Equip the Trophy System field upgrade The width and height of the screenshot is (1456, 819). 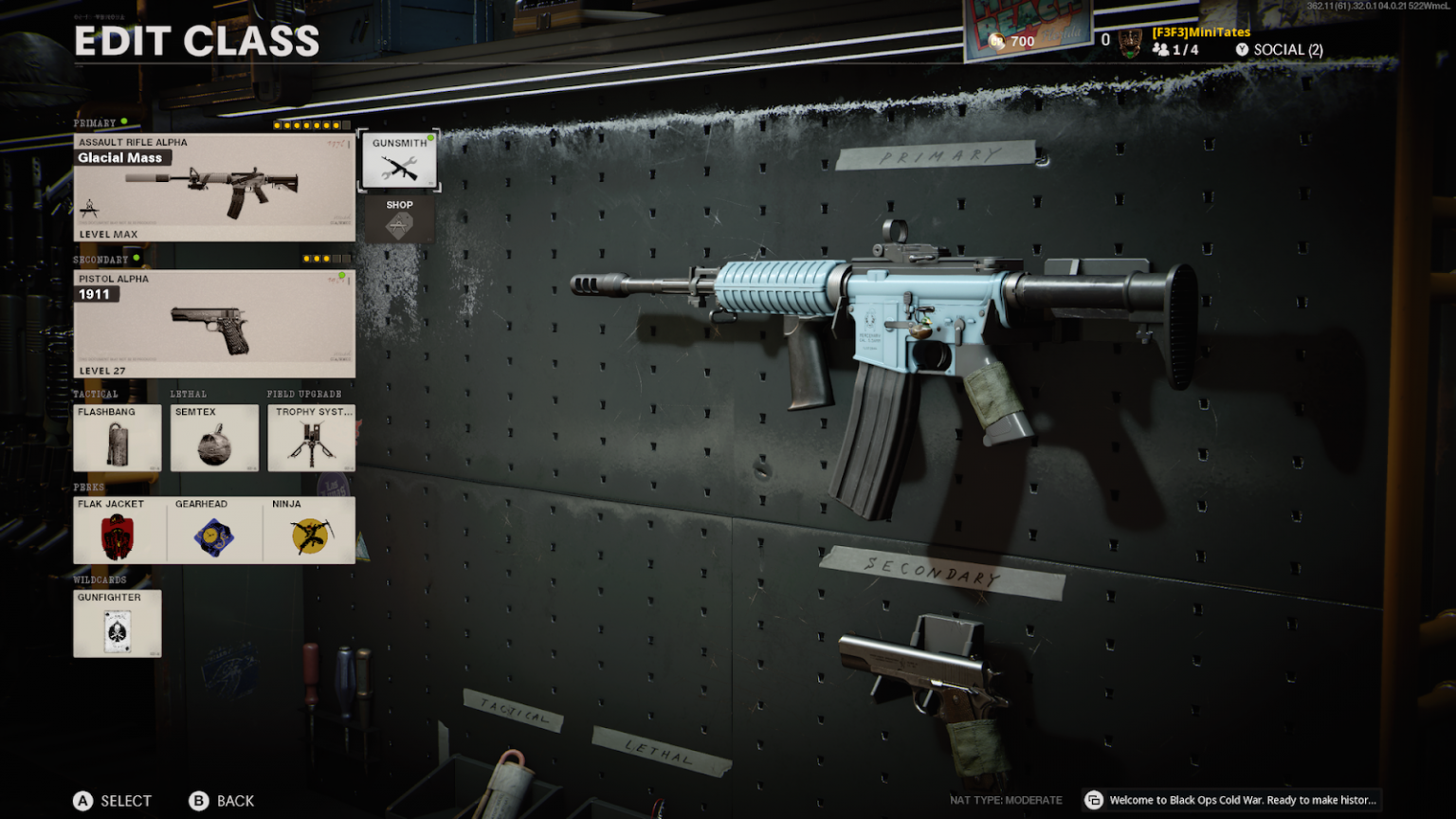pyautogui.click(x=310, y=438)
